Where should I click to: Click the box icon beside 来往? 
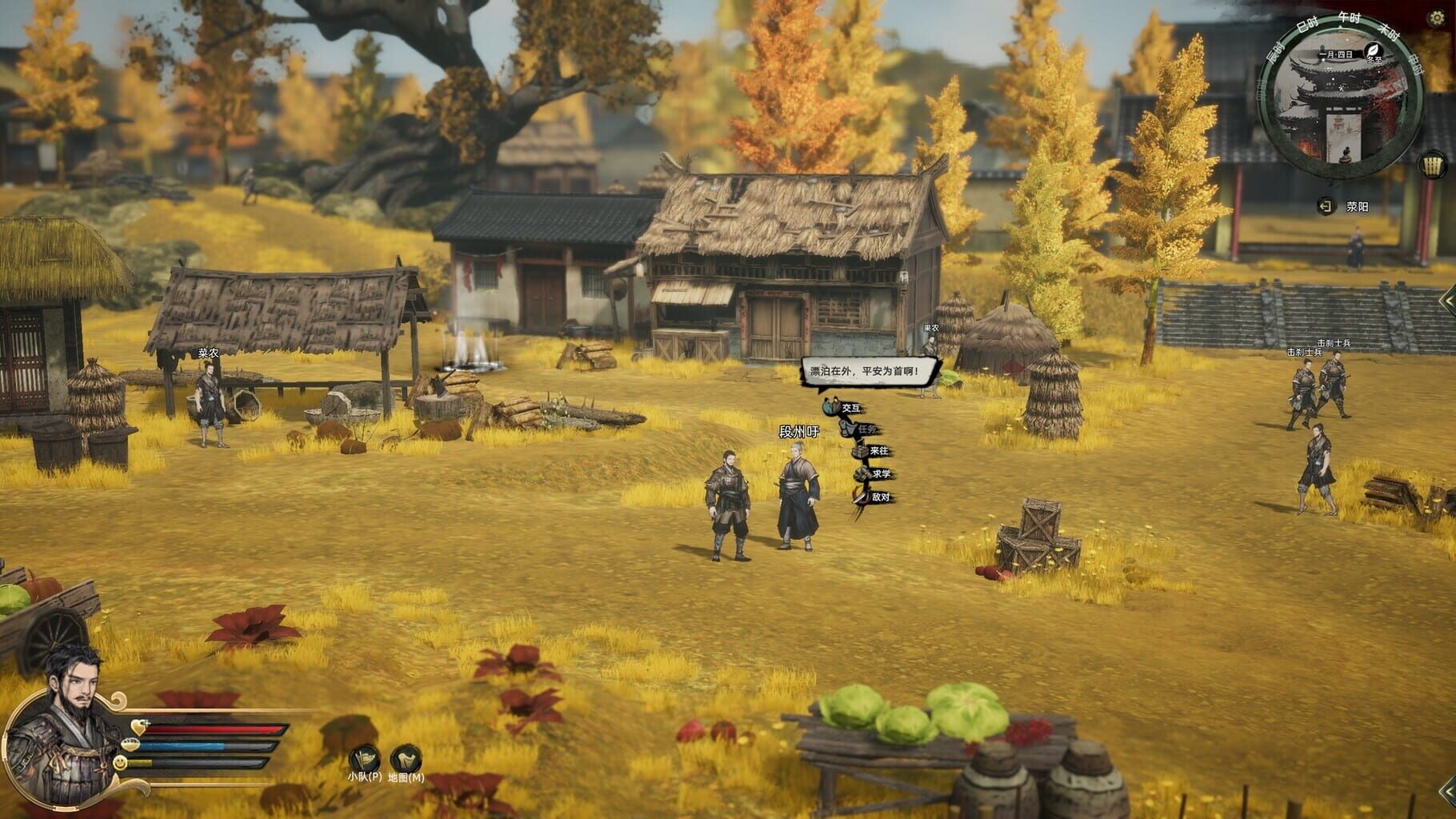tap(861, 451)
